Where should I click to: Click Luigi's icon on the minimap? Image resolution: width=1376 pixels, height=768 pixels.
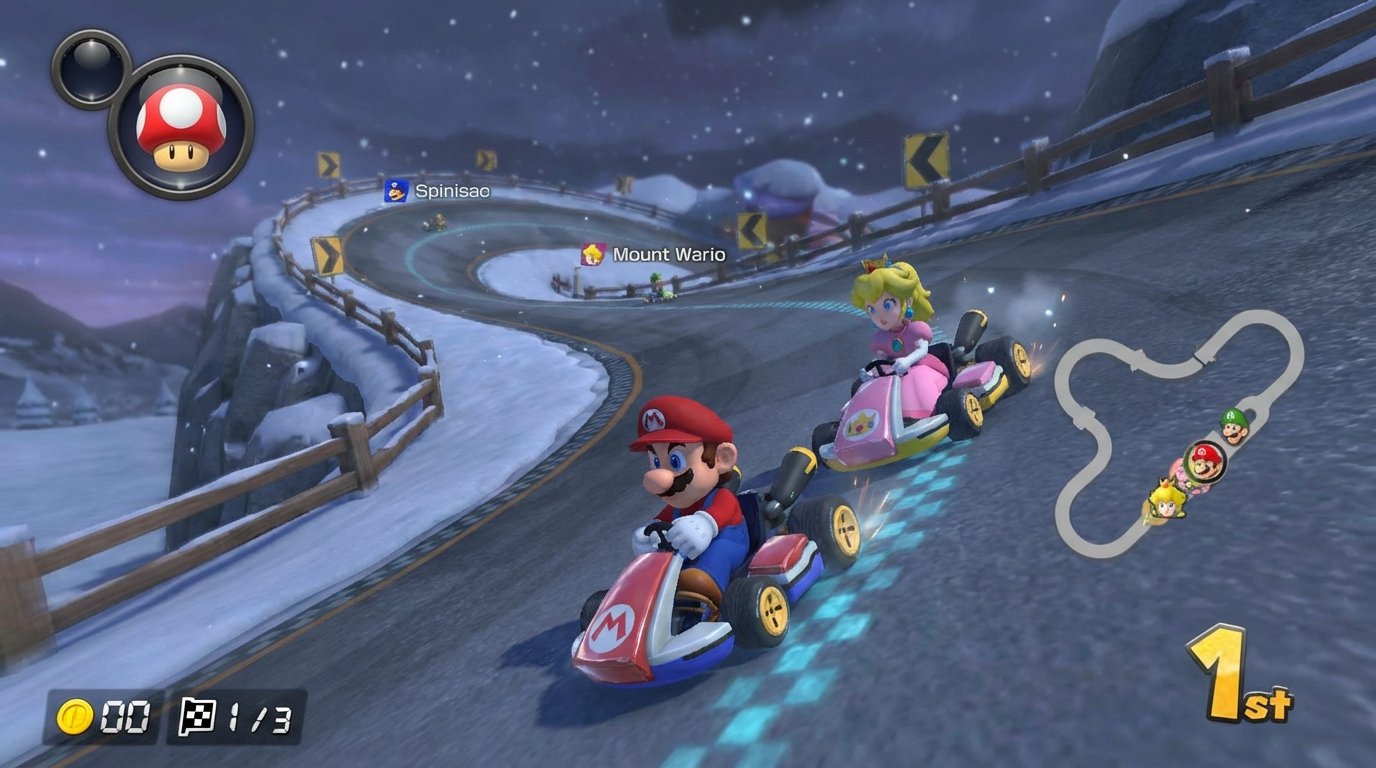pos(1233,428)
